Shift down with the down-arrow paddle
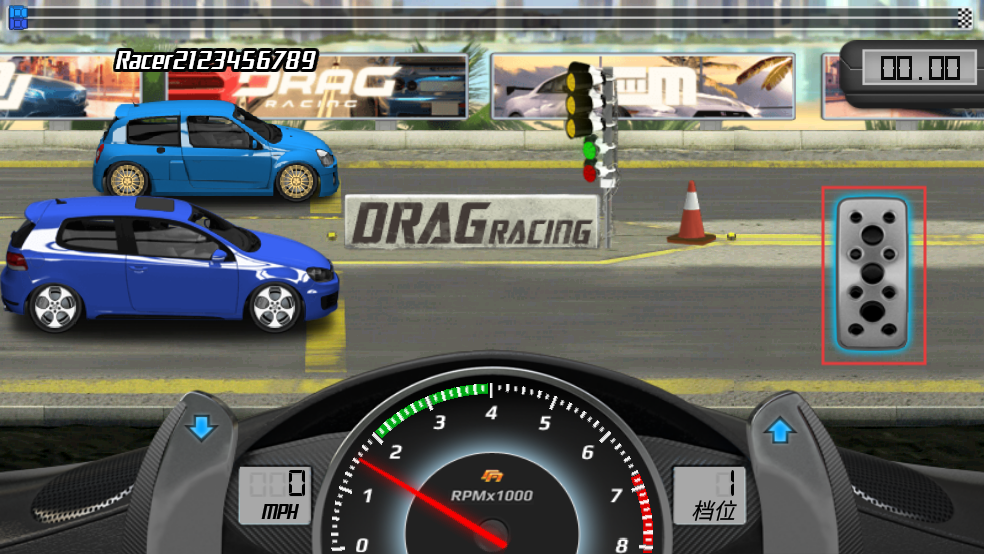 [x=201, y=429]
